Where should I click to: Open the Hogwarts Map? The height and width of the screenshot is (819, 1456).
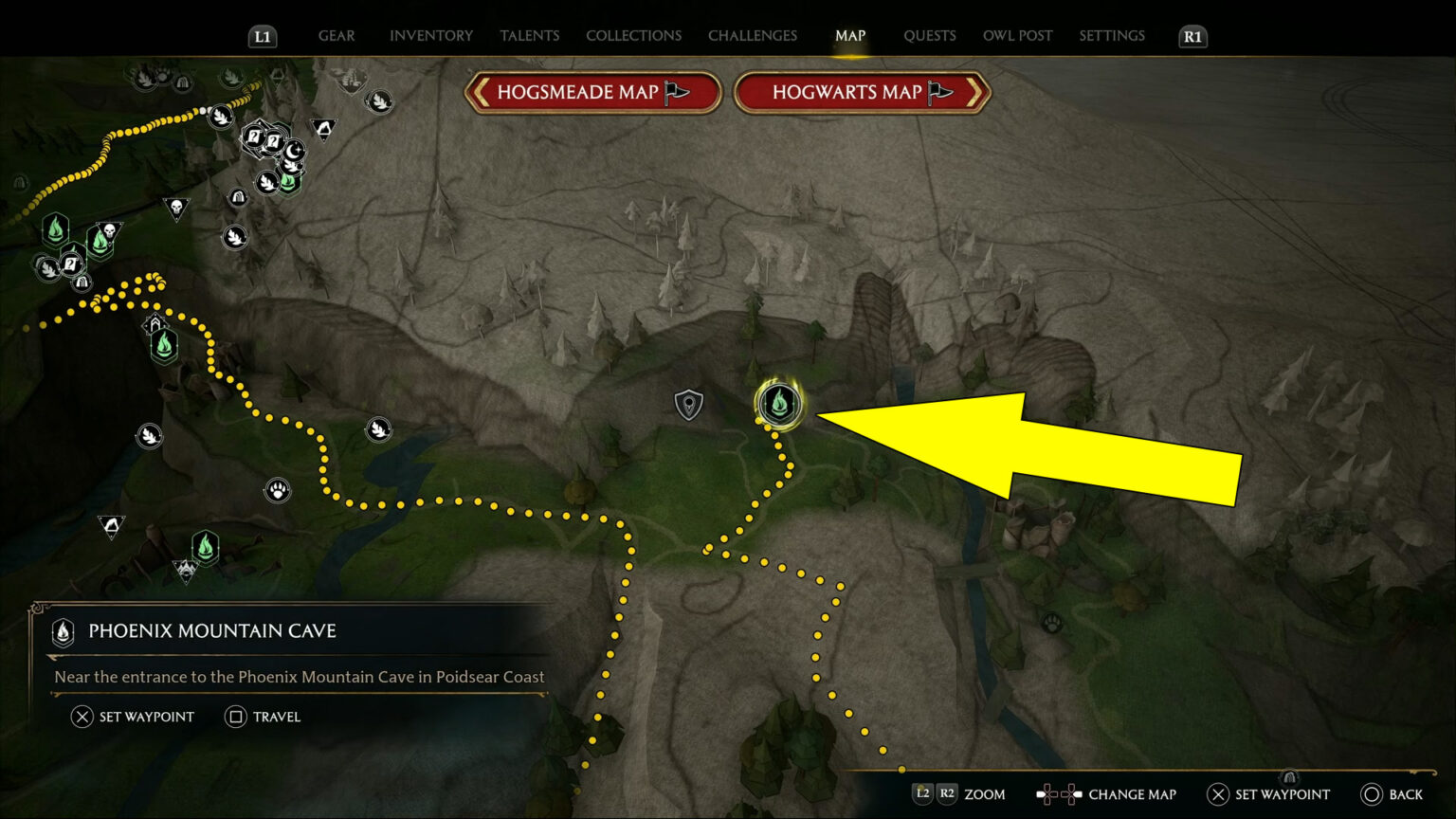tap(859, 92)
